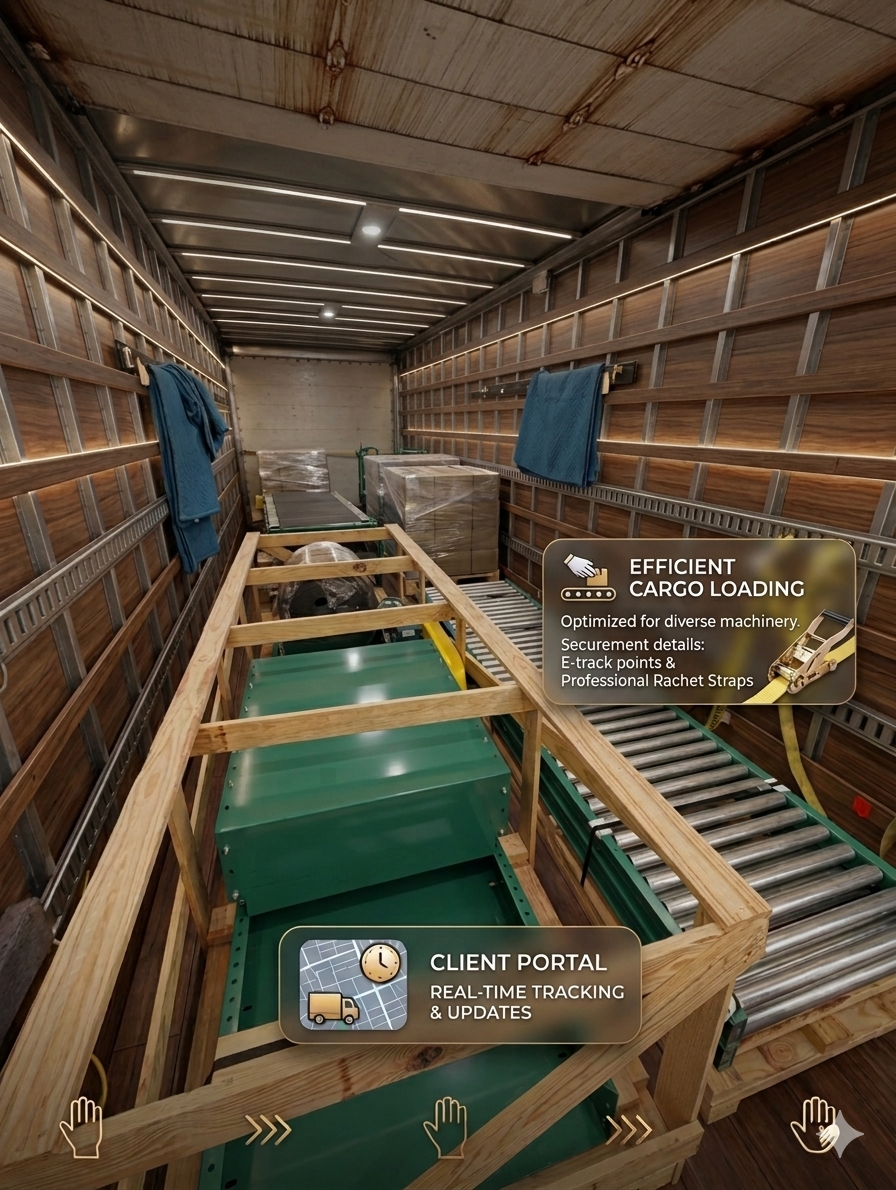Click the hand-over-conveyor loading icon
Screen dimensions: 896x1190
(x=587, y=577)
